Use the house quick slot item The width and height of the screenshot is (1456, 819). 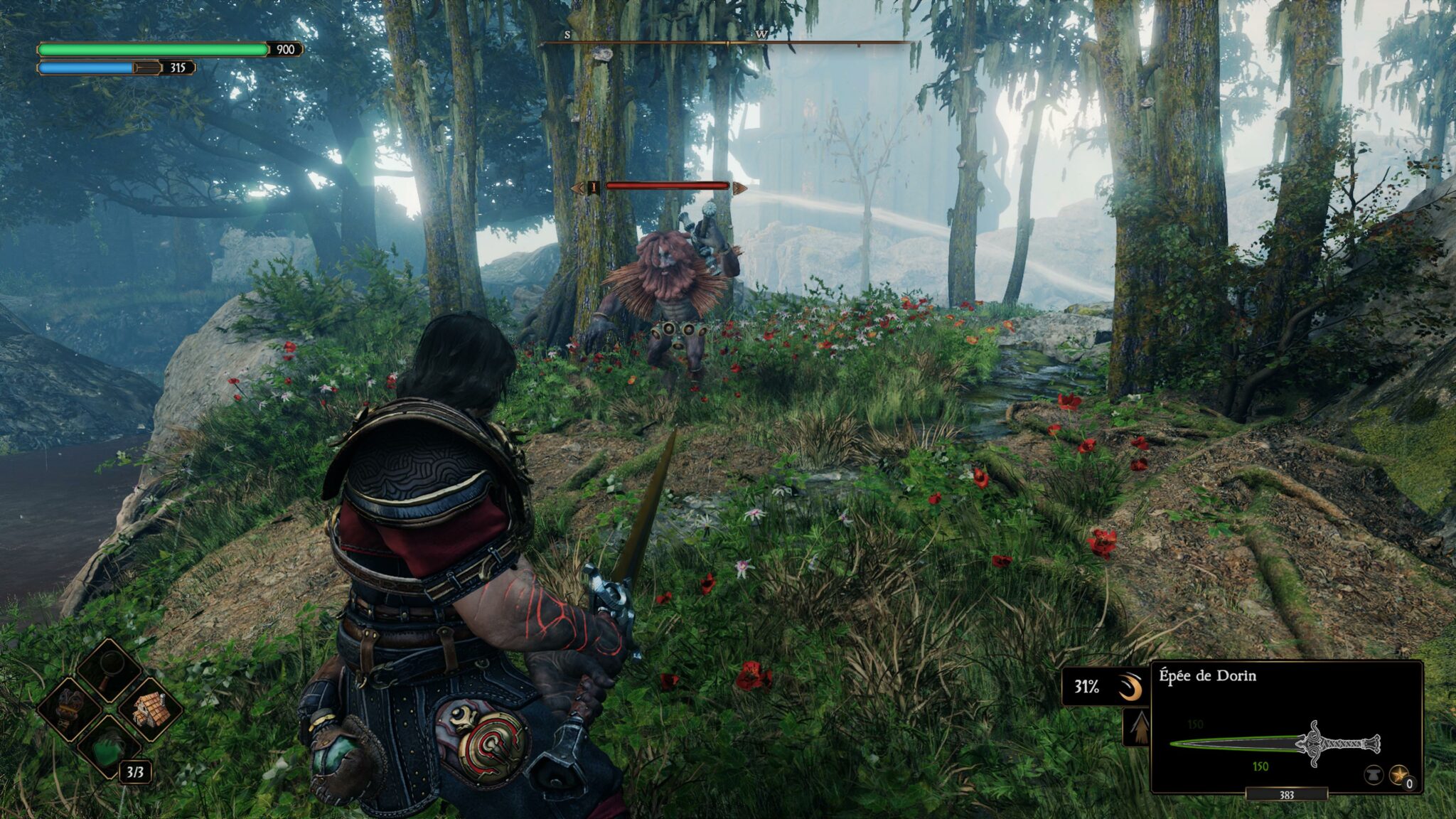tap(150, 708)
